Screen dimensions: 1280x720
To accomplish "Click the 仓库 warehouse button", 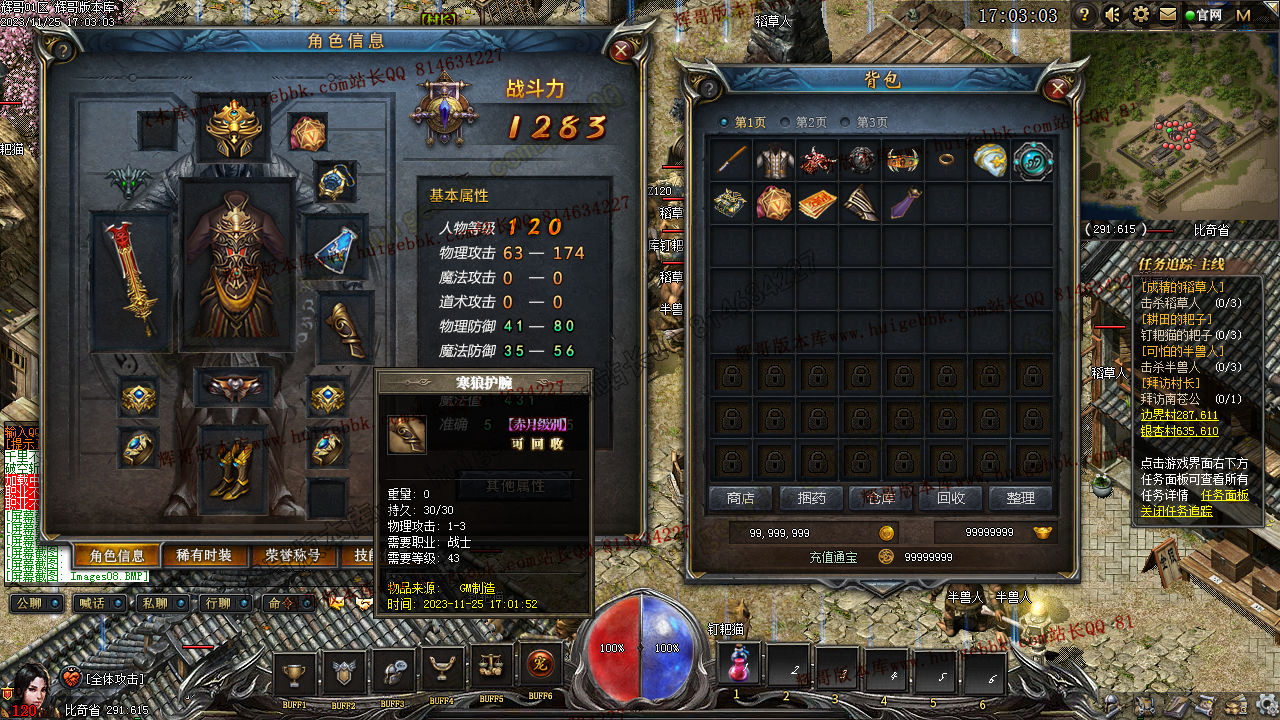I will [x=880, y=498].
